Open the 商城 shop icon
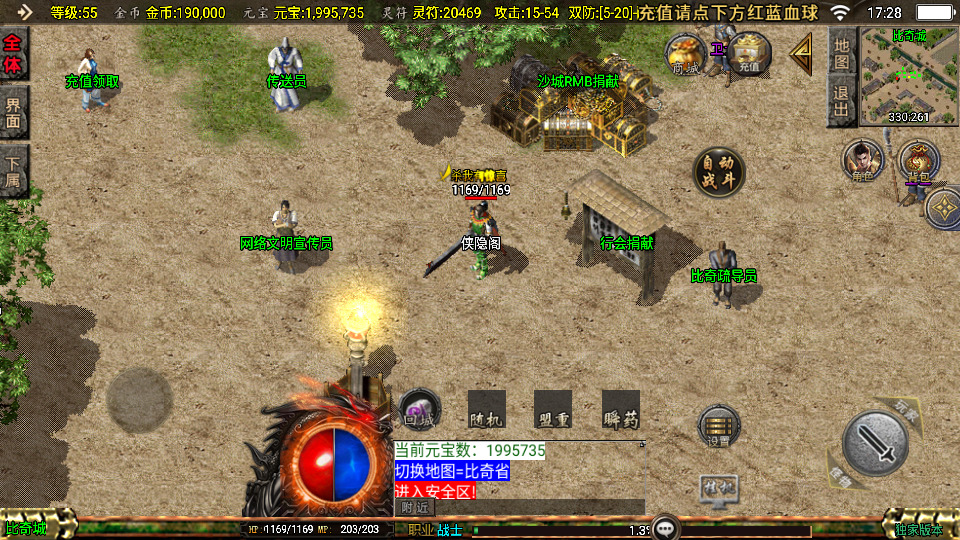Viewport: 960px width, 540px height. pyautogui.click(x=687, y=53)
